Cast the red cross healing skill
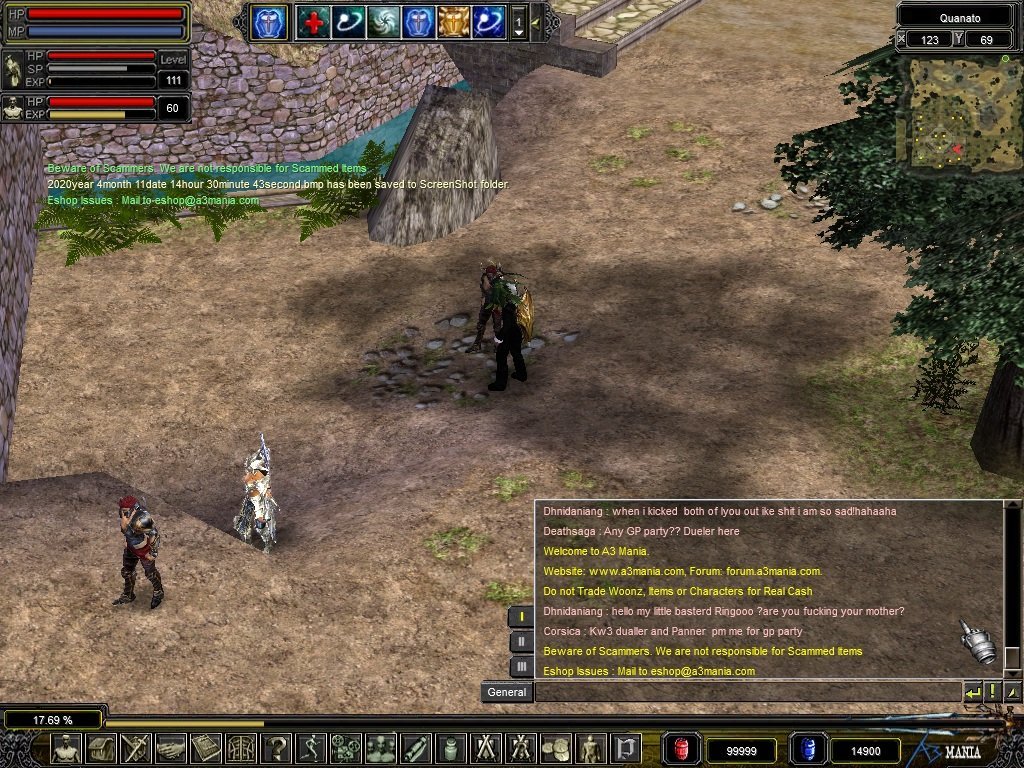 click(x=313, y=22)
